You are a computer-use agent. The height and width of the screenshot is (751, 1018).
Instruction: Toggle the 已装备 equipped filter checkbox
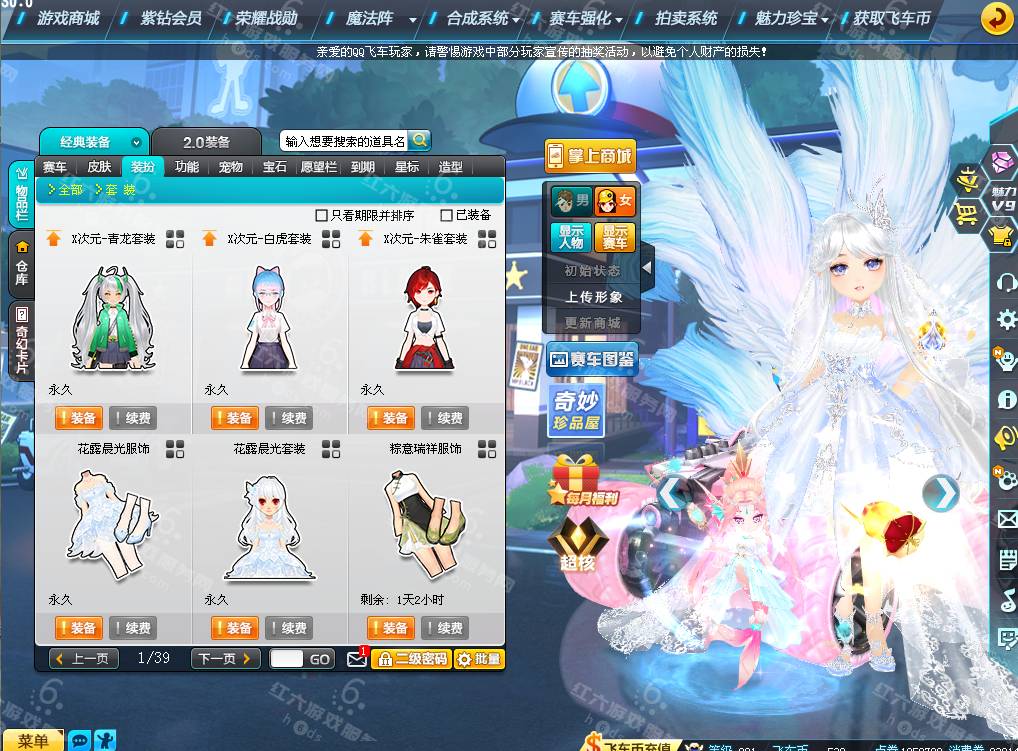point(447,215)
